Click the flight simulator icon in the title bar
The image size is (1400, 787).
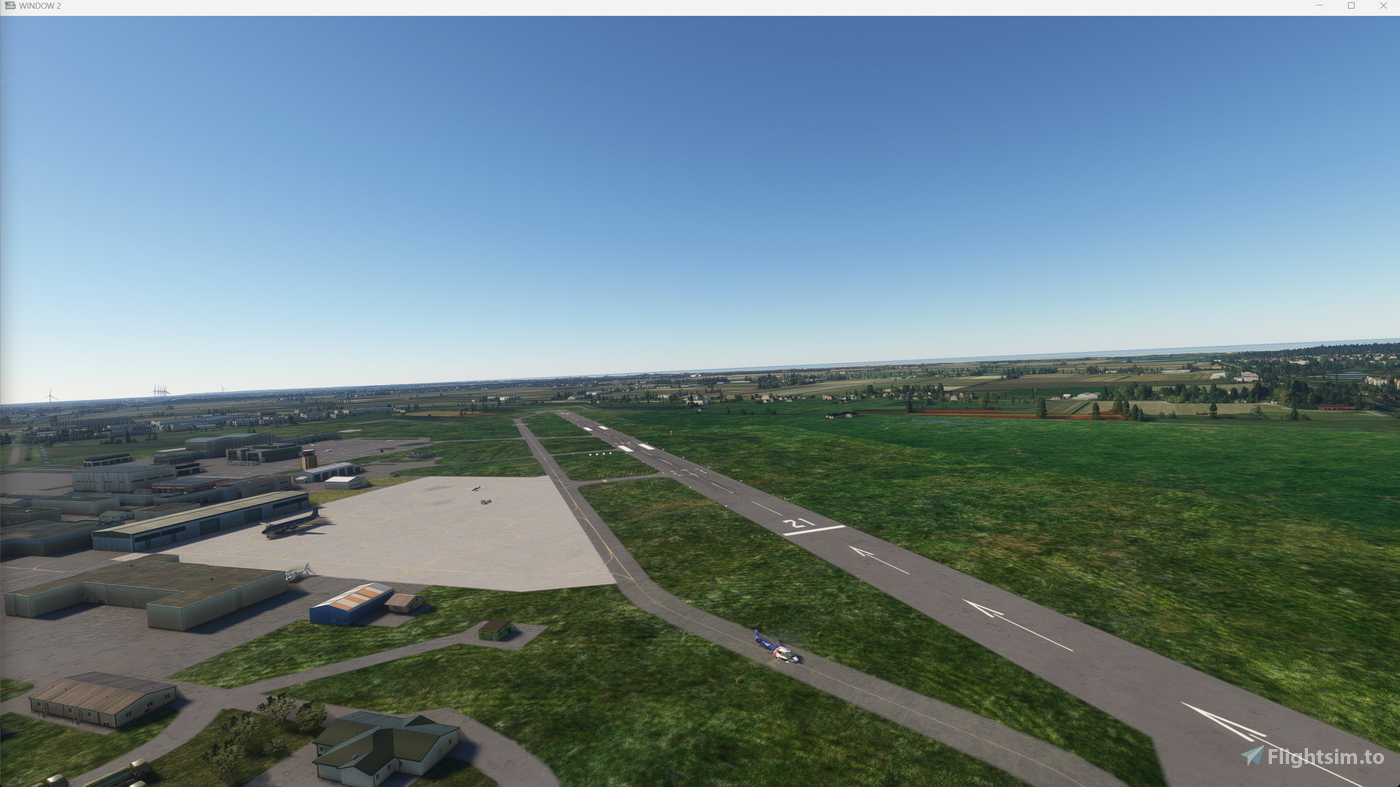click(x=9, y=4)
